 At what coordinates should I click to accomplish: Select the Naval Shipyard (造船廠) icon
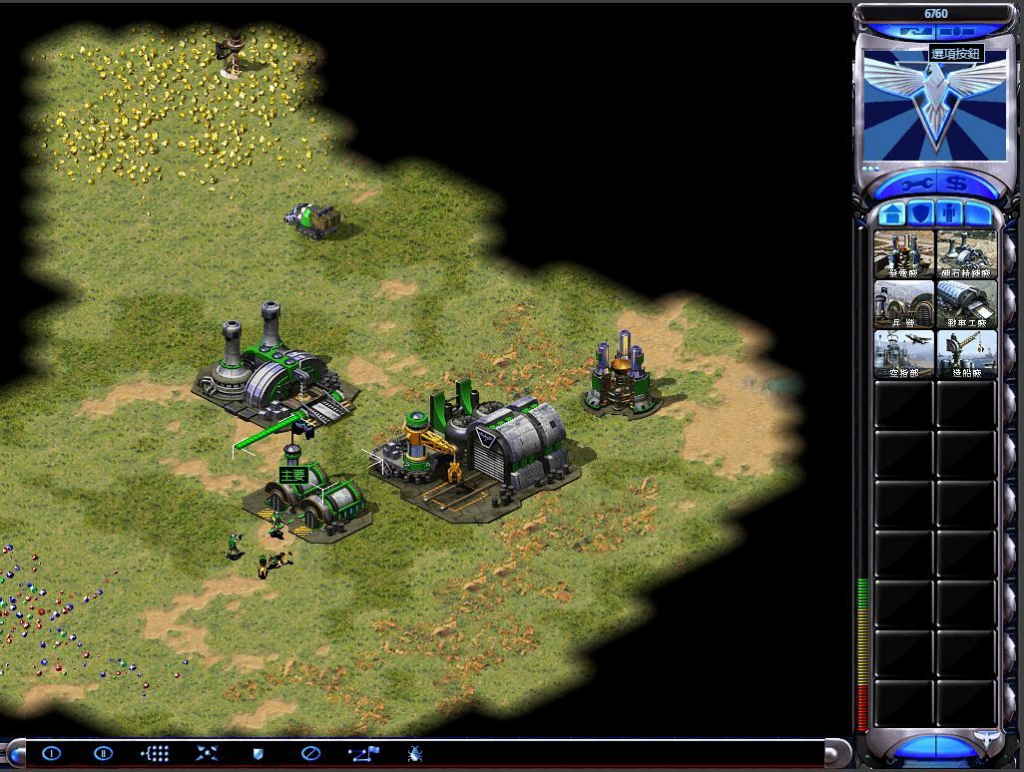click(x=966, y=353)
